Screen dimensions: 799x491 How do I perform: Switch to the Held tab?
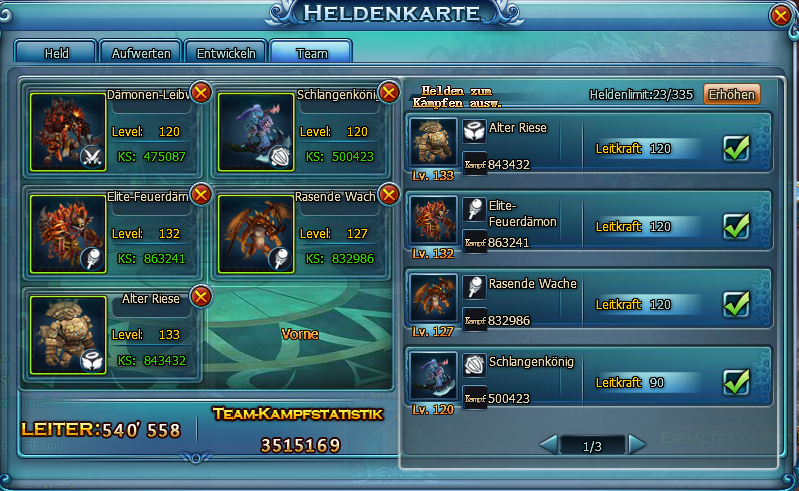pyautogui.click(x=56, y=53)
